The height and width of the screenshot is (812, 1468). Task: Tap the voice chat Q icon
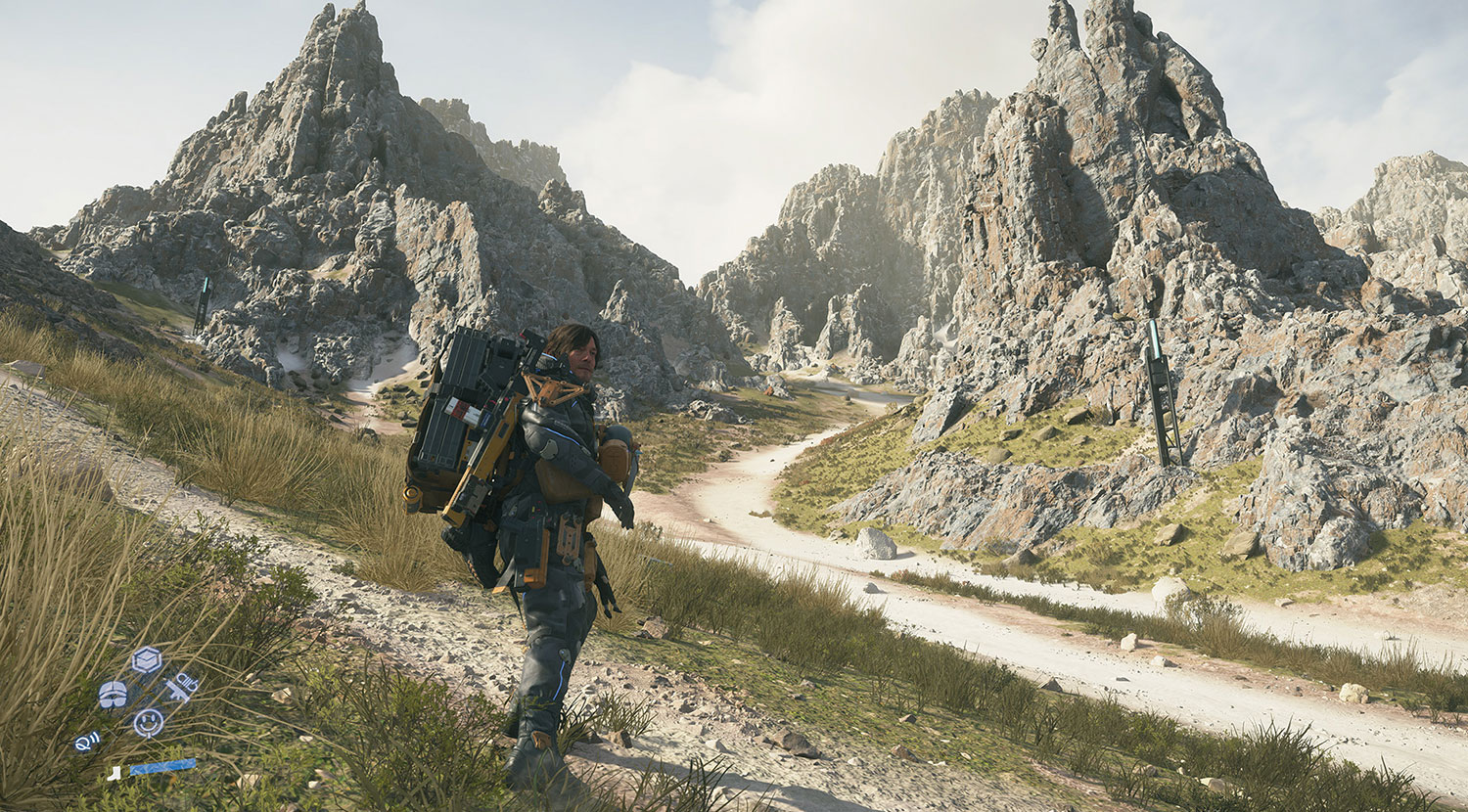pos(87,742)
